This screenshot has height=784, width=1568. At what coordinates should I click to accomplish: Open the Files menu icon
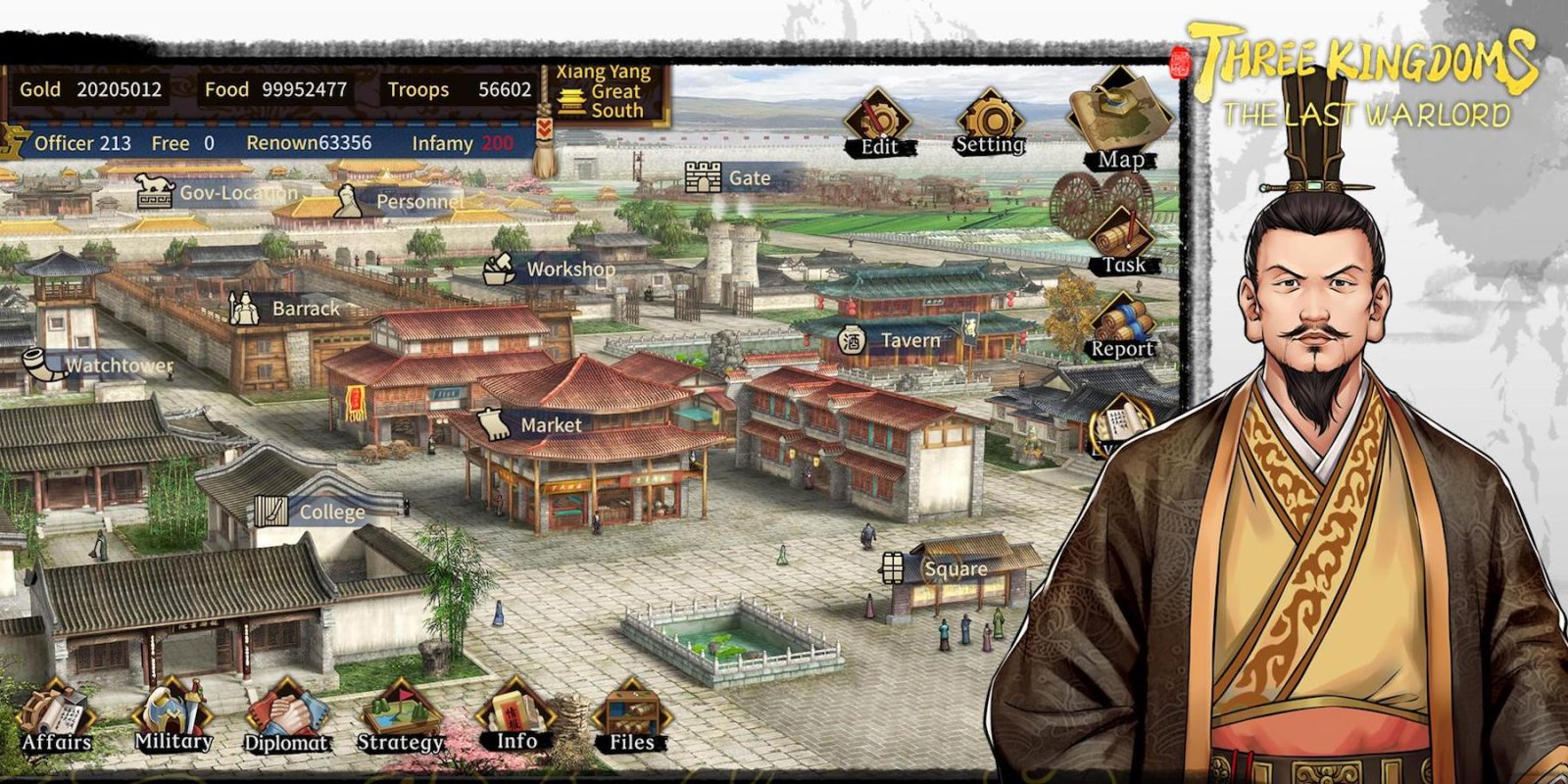coord(632,708)
